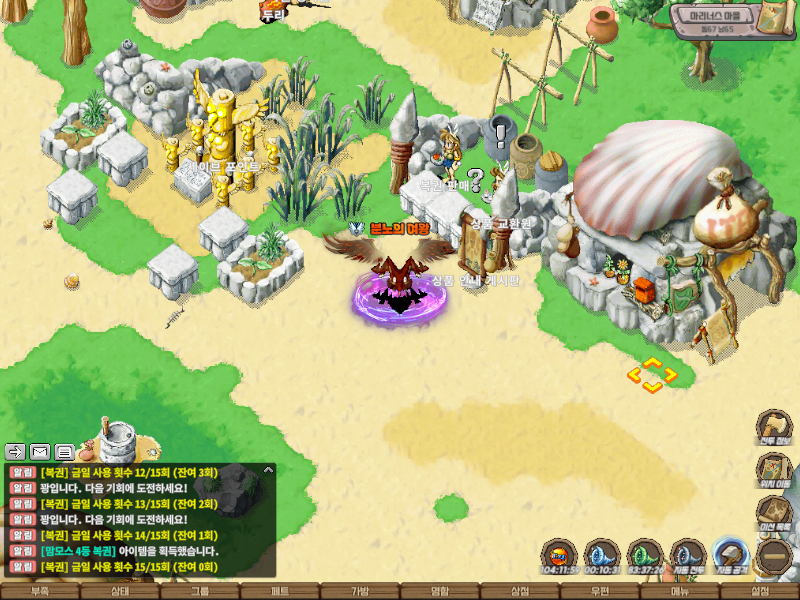Image resolution: width=800 pixels, height=600 pixels.
Task: Toggle 자동 전투 (auto battle) icon
Action: (687, 555)
